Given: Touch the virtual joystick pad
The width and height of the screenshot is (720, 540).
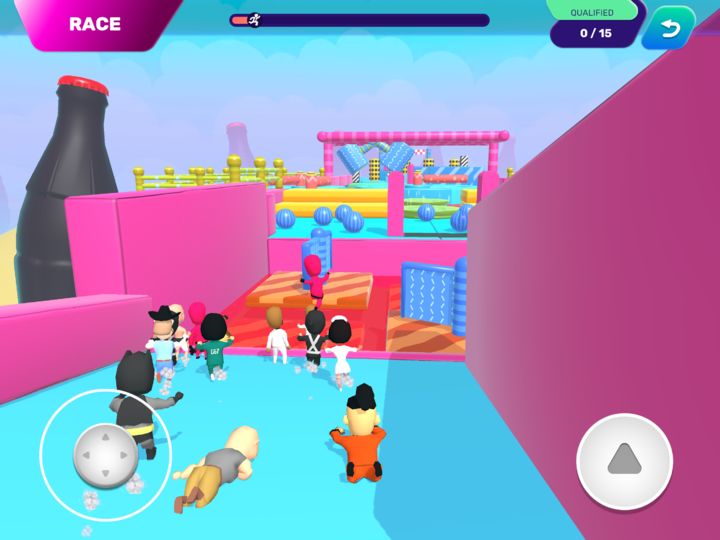Looking at the screenshot, I should pos(105,455).
